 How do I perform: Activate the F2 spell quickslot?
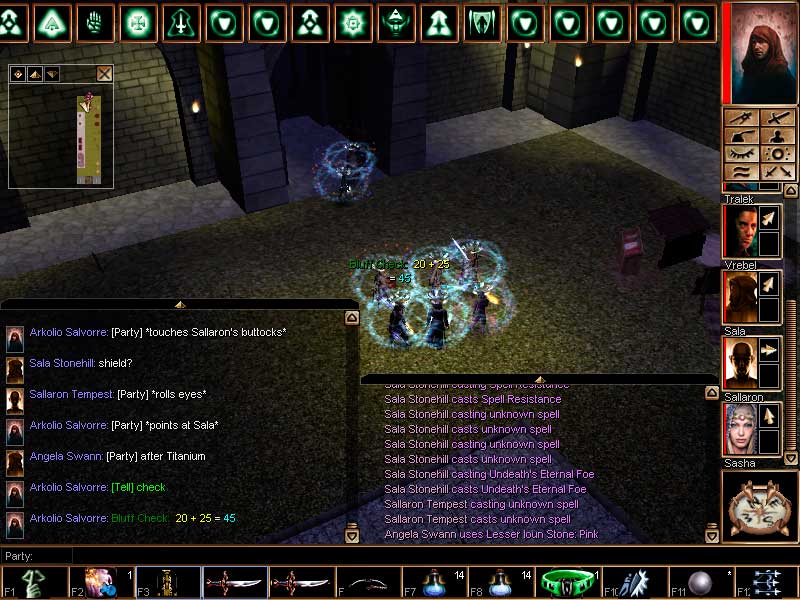click(100, 582)
